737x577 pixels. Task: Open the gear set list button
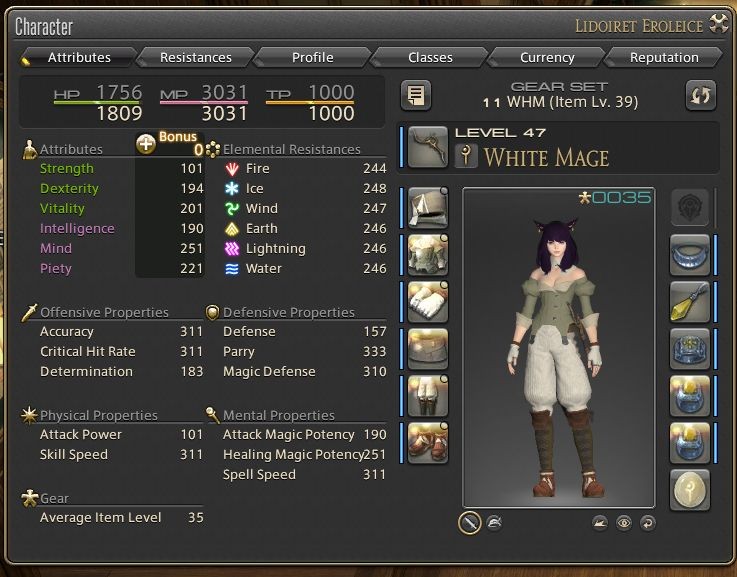click(x=416, y=95)
